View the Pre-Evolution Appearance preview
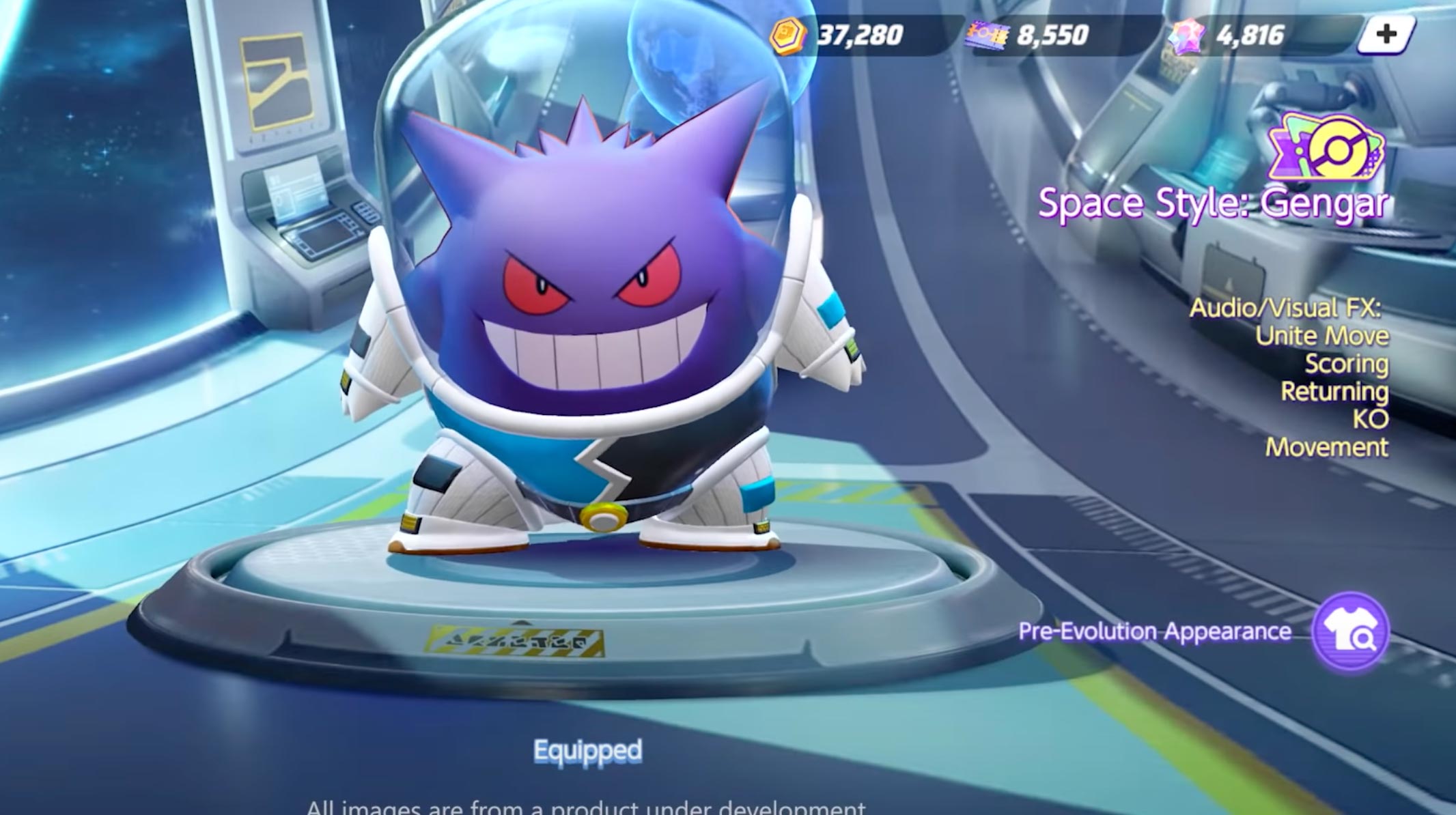 coord(1350,631)
